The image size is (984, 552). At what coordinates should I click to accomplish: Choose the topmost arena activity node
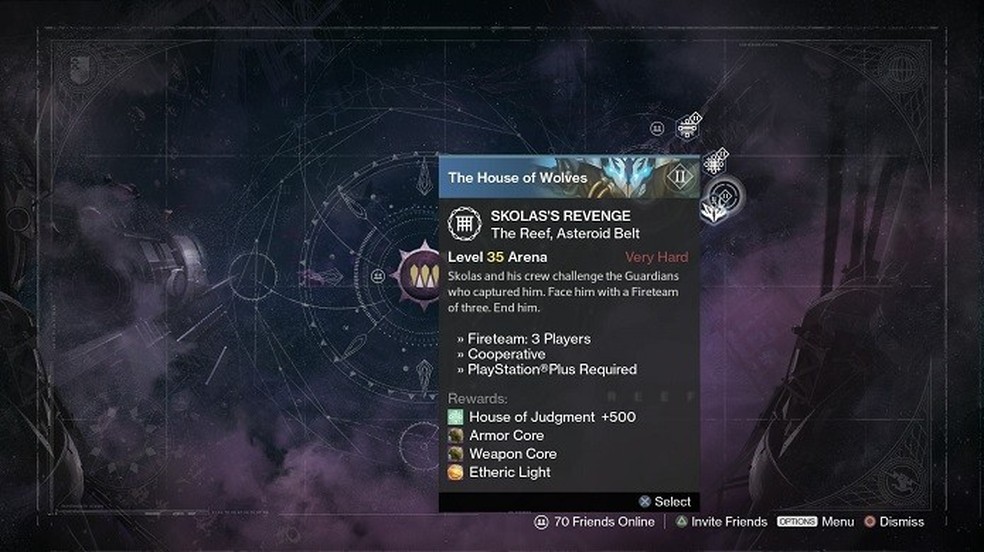pos(688,126)
